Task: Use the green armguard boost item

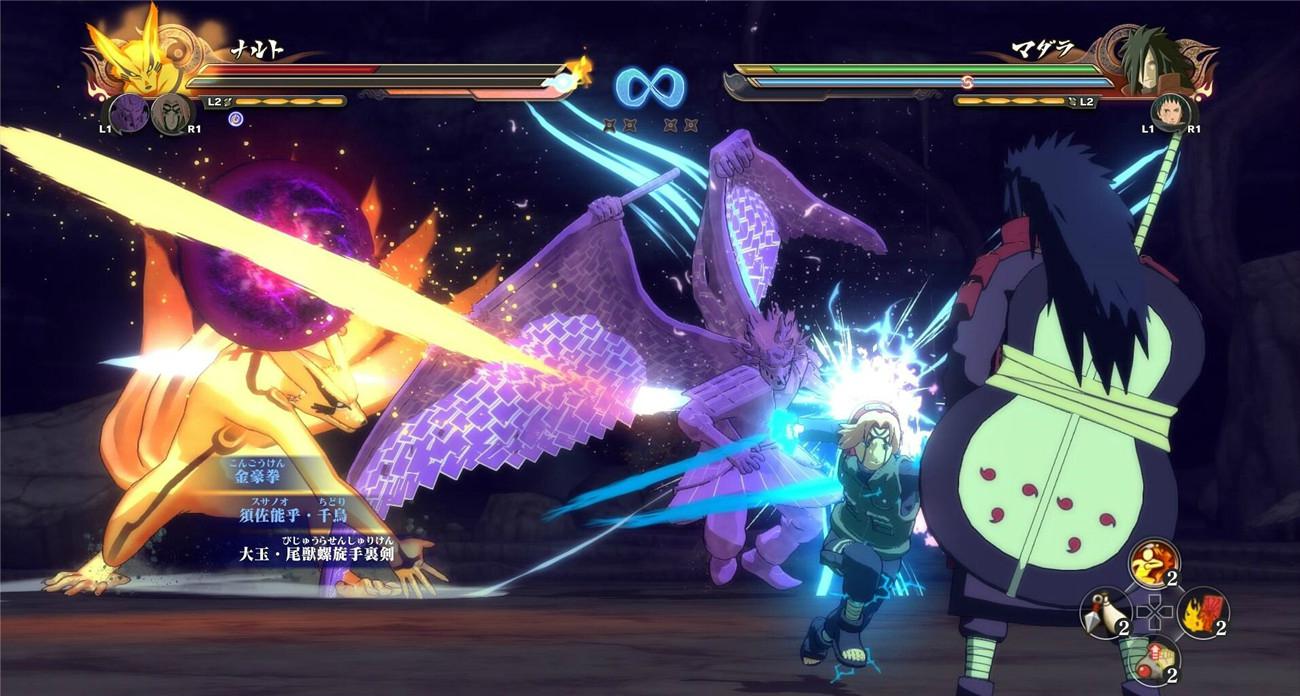Action: tap(1154, 660)
